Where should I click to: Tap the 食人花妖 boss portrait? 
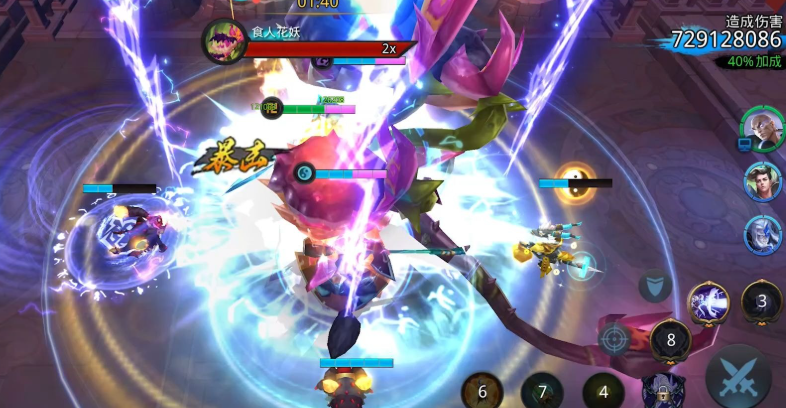click(x=224, y=41)
